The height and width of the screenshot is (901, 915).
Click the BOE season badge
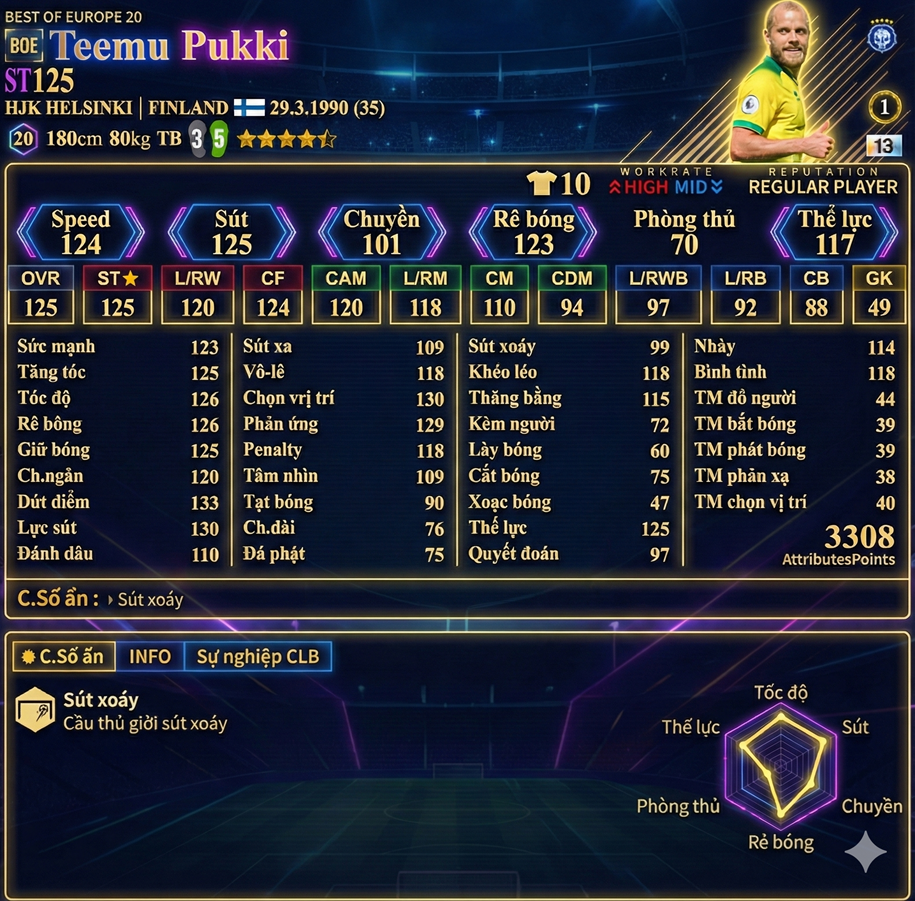pyautogui.click(x=23, y=45)
